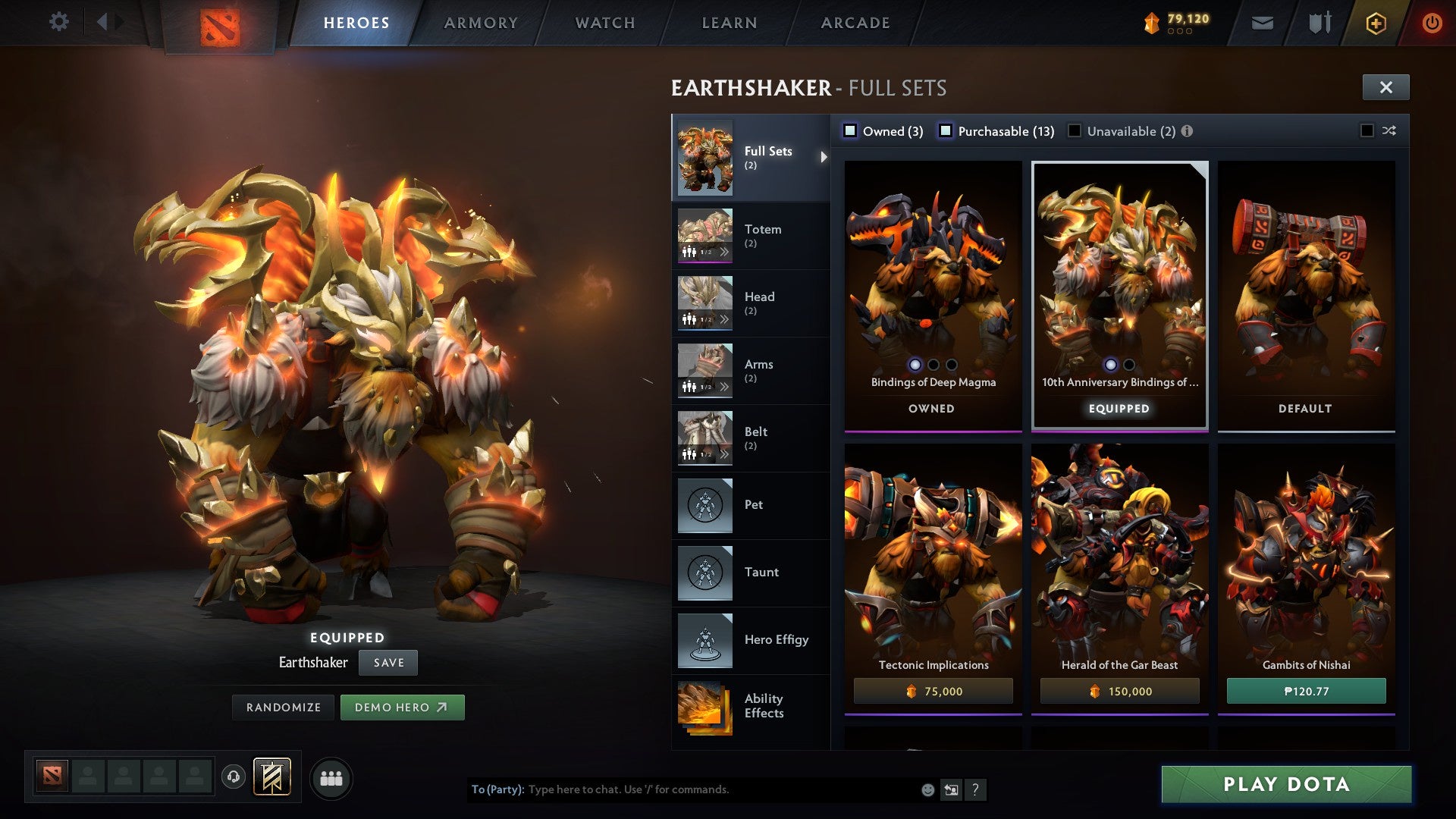The width and height of the screenshot is (1456, 819).
Task: Open the shuffle item order control
Action: coord(1389,130)
